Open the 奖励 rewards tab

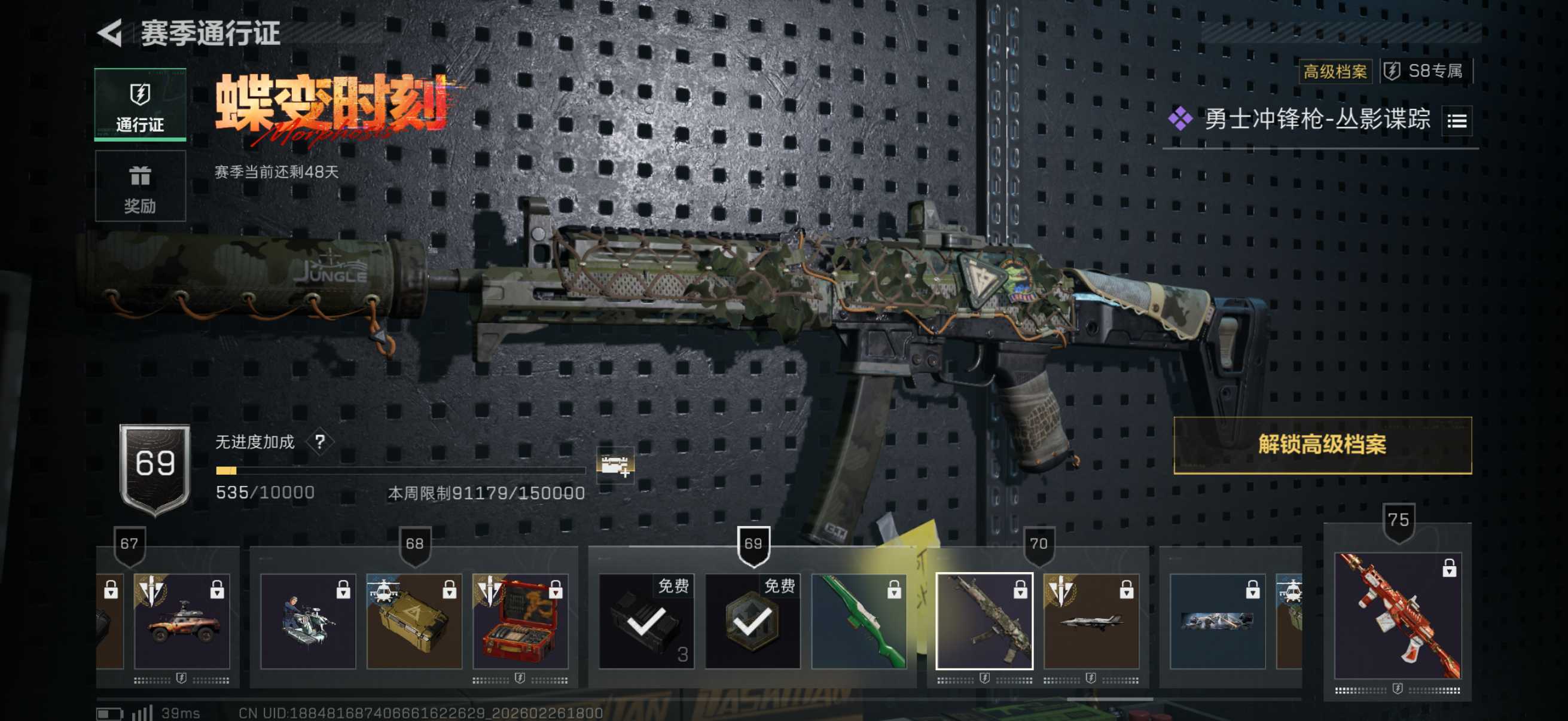click(140, 186)
